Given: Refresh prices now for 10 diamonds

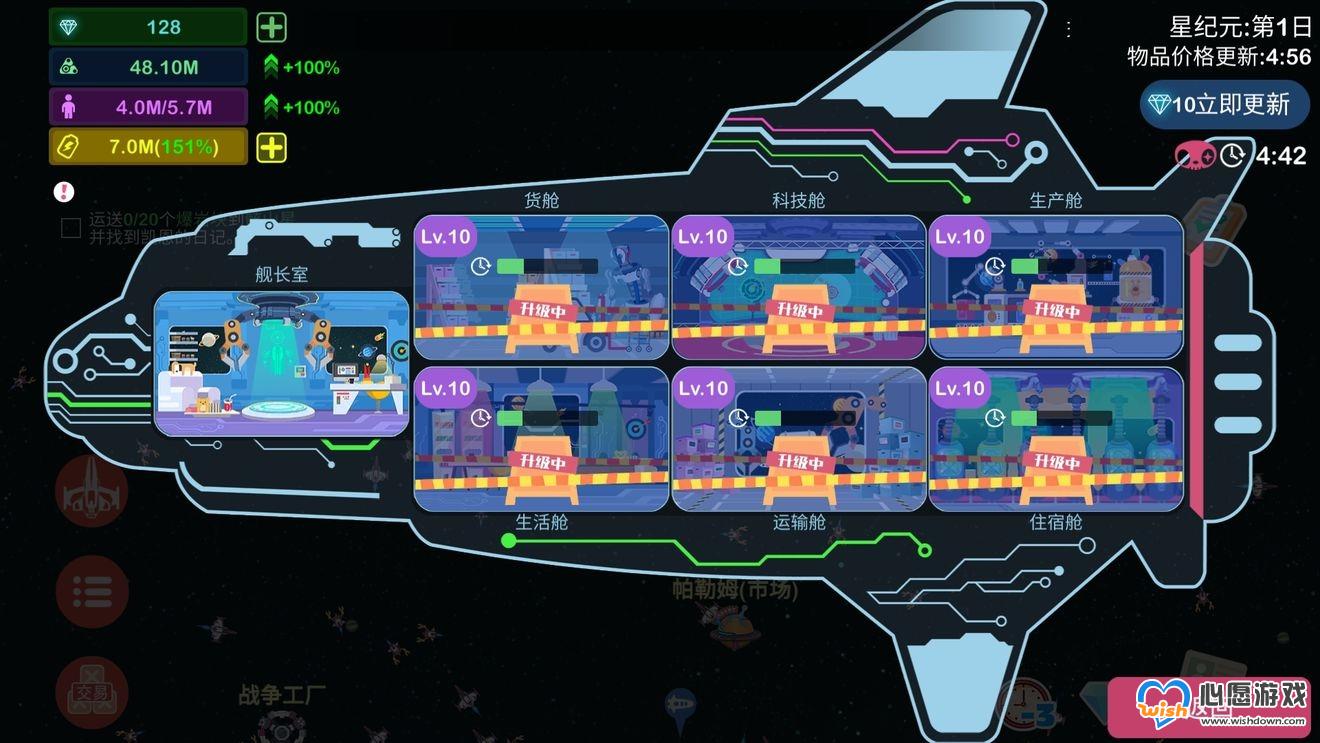Looking at the screenshot, I should click(1225, 104).
